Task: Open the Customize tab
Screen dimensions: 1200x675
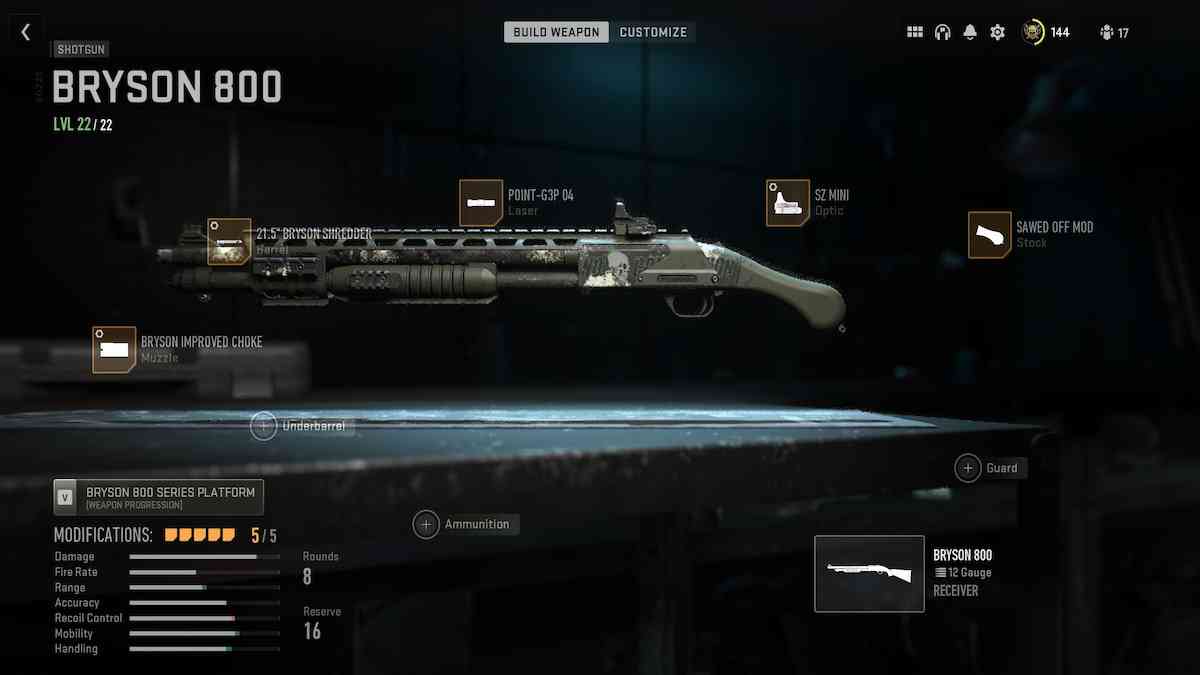Action: (x=653, y=32)
